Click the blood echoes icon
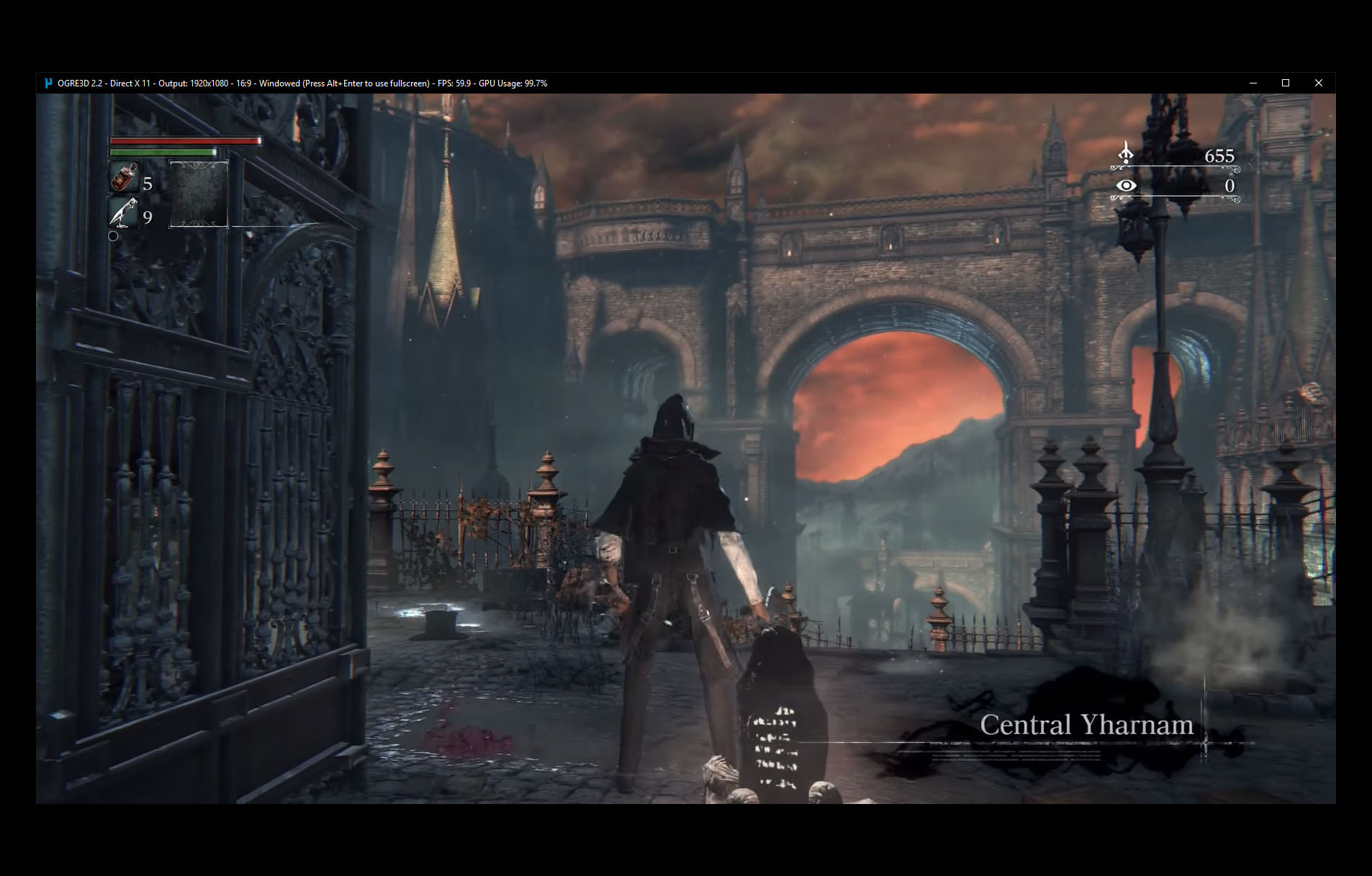This screenshot has width=1372, height=876. tap(1126, 153)
